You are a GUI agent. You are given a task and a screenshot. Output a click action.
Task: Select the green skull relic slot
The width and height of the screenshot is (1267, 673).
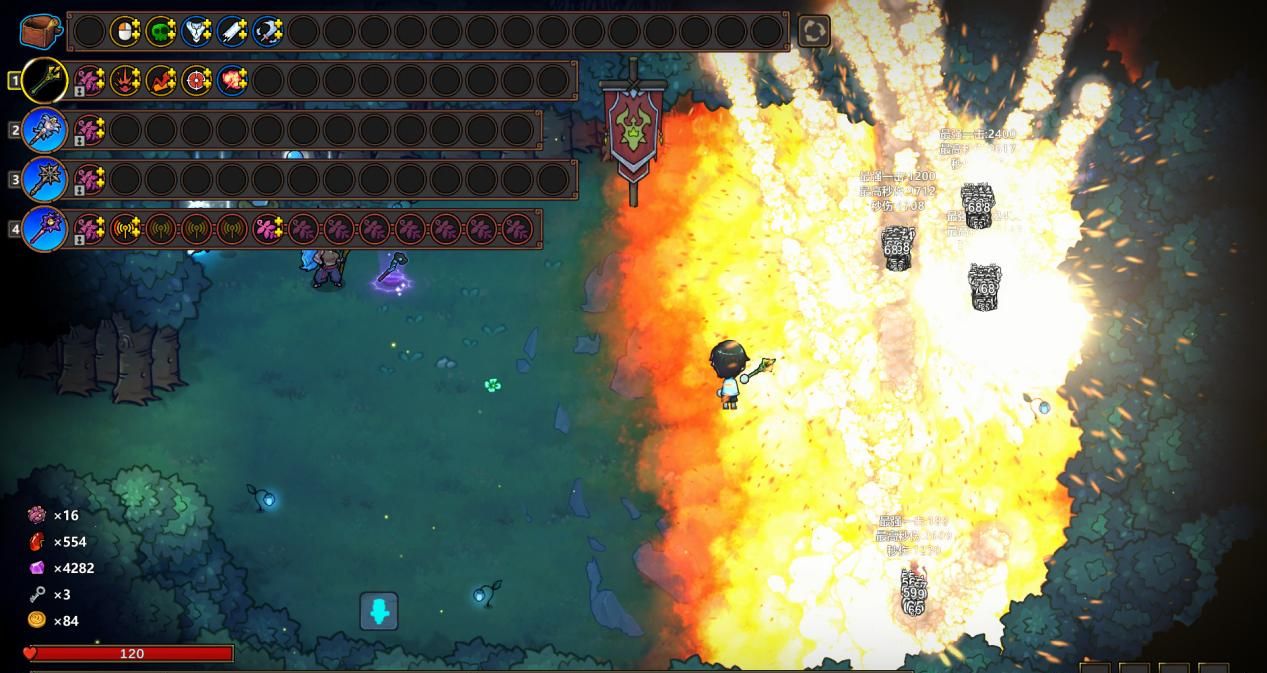(x=161, y=32)
